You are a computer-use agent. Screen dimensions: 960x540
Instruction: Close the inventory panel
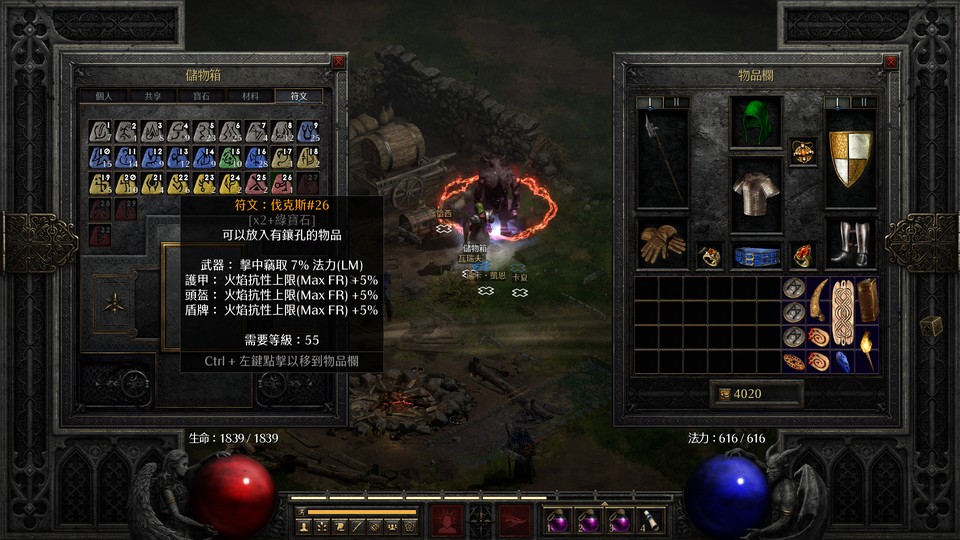[x=891, y=61]
